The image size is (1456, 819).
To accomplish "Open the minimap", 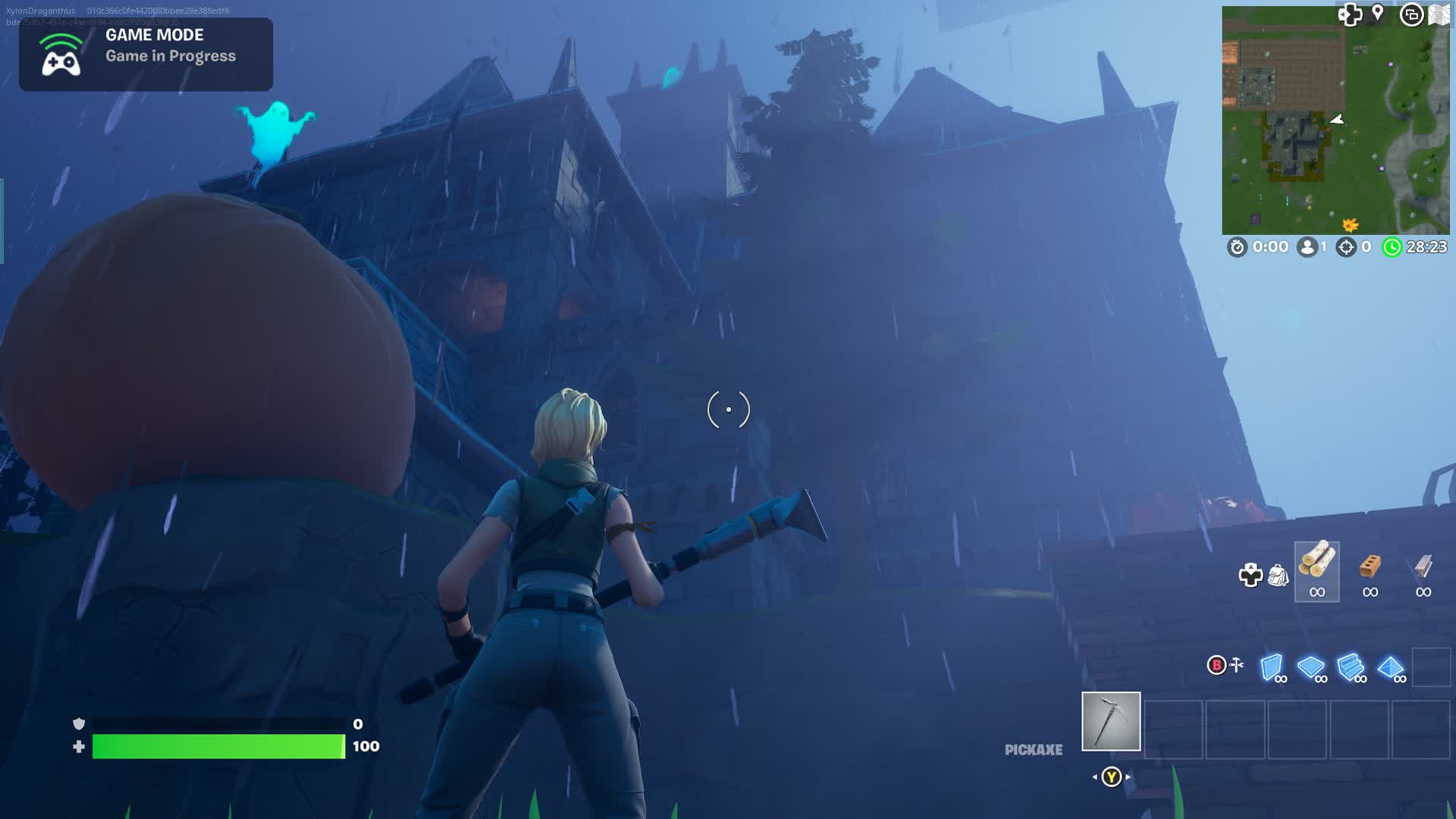I will click(x=1335, y=121).
